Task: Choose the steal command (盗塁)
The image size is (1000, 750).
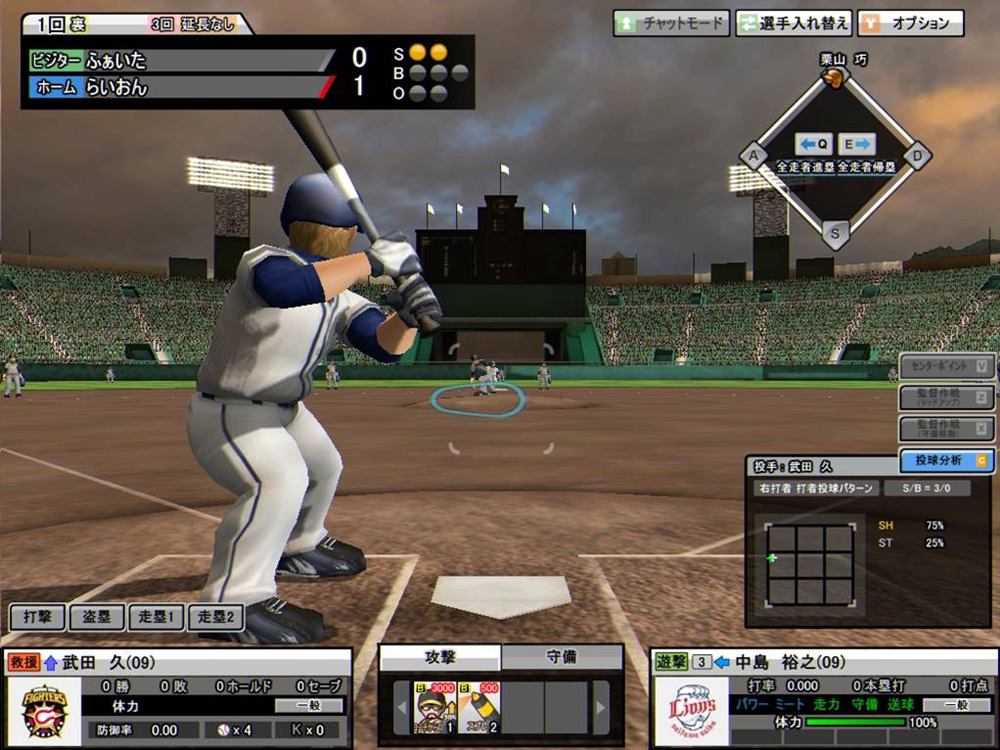Action: pyautogui.click(x=96, y=617)
